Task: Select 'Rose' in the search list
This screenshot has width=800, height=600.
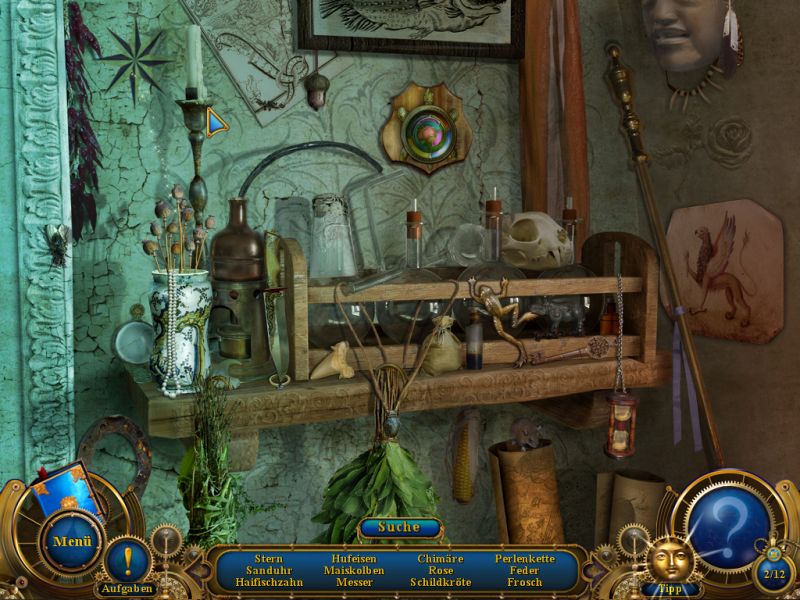Action: 440,570
